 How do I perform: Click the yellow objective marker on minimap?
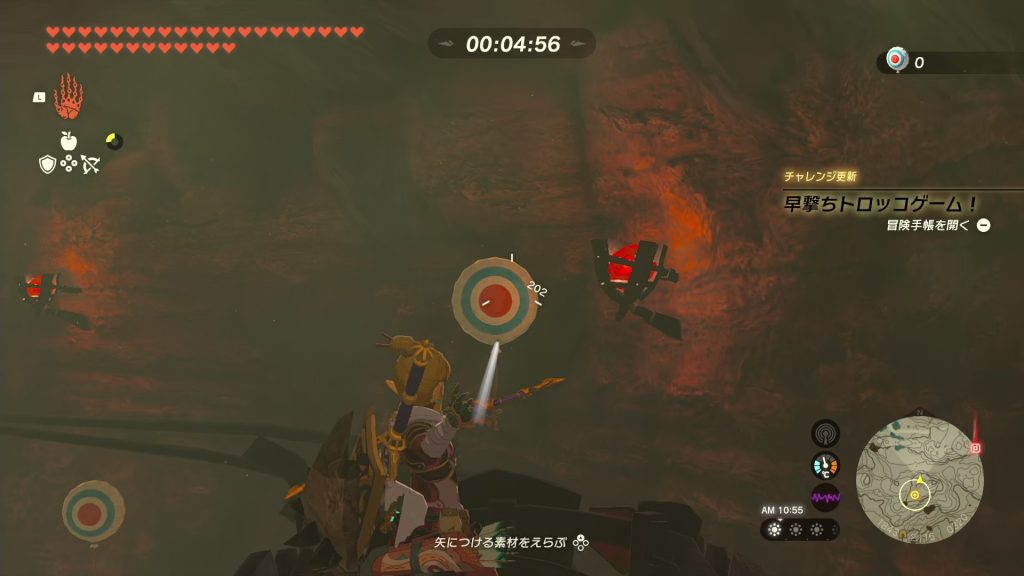pyautogui.click(x=914, y=493)
